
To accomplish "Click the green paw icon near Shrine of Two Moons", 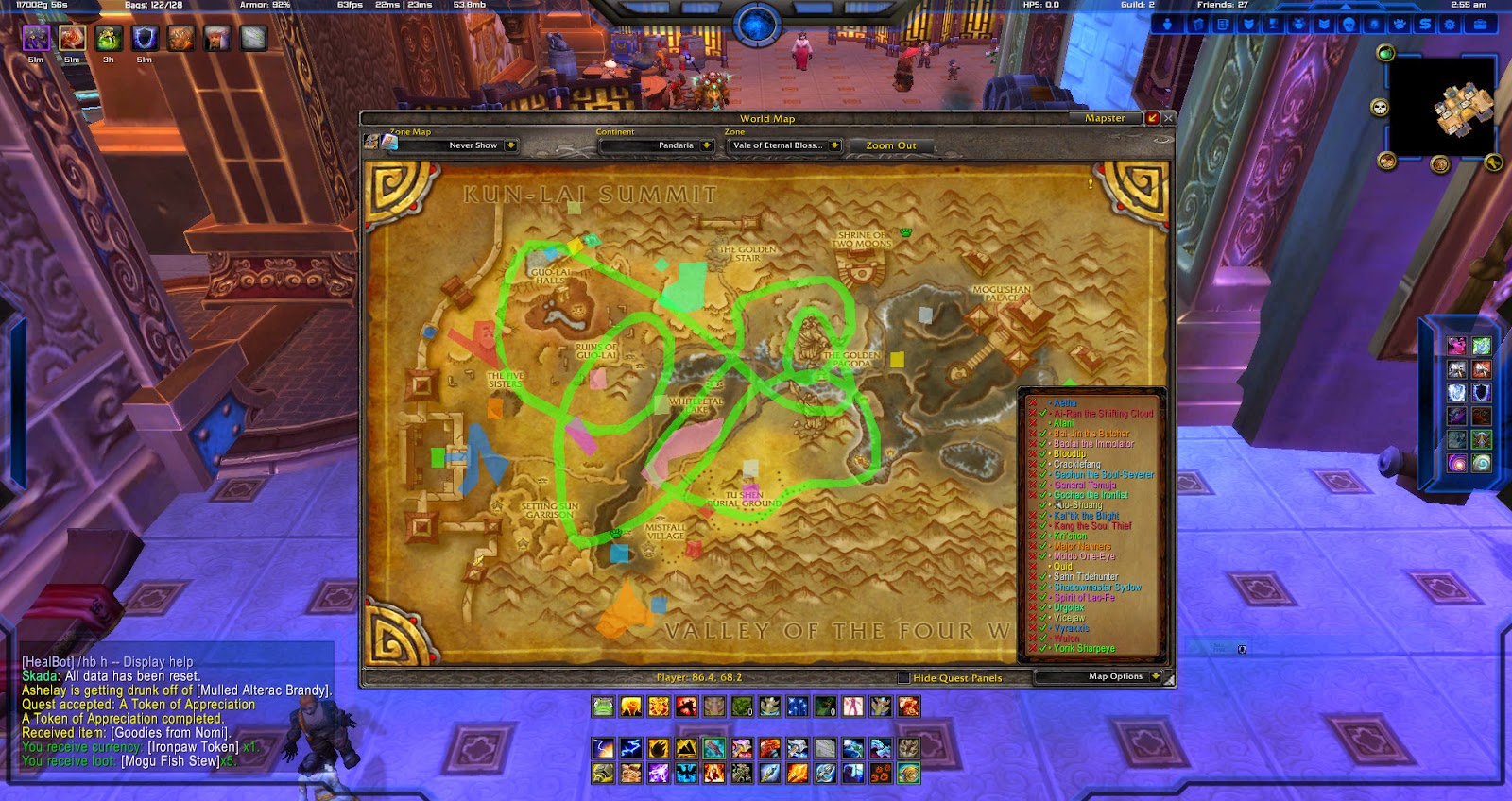I will point(906,232).
